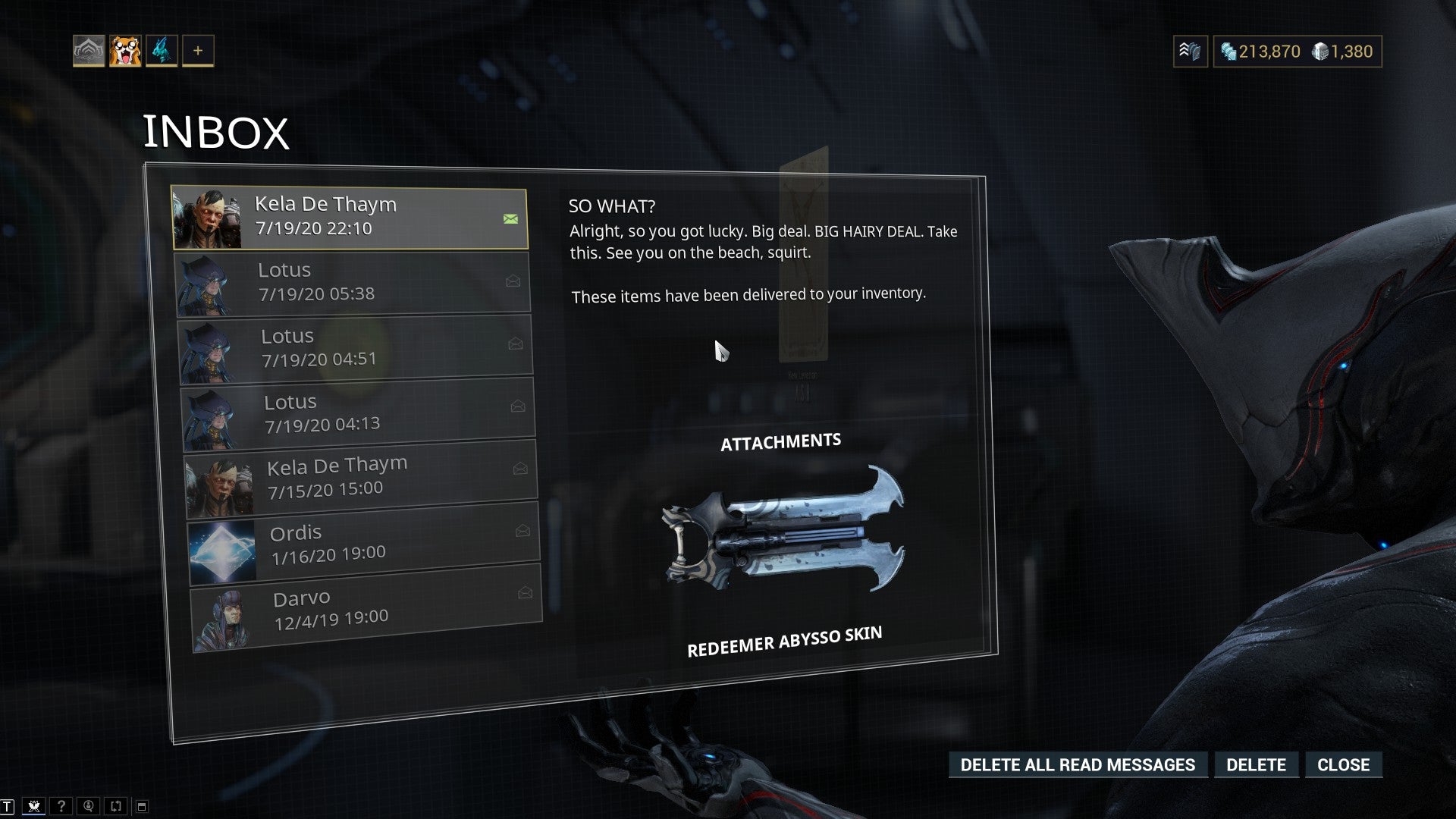This screenshot has height=819, width=1456.
Task: Select the tiger emote profile tab
Action: 127,51
